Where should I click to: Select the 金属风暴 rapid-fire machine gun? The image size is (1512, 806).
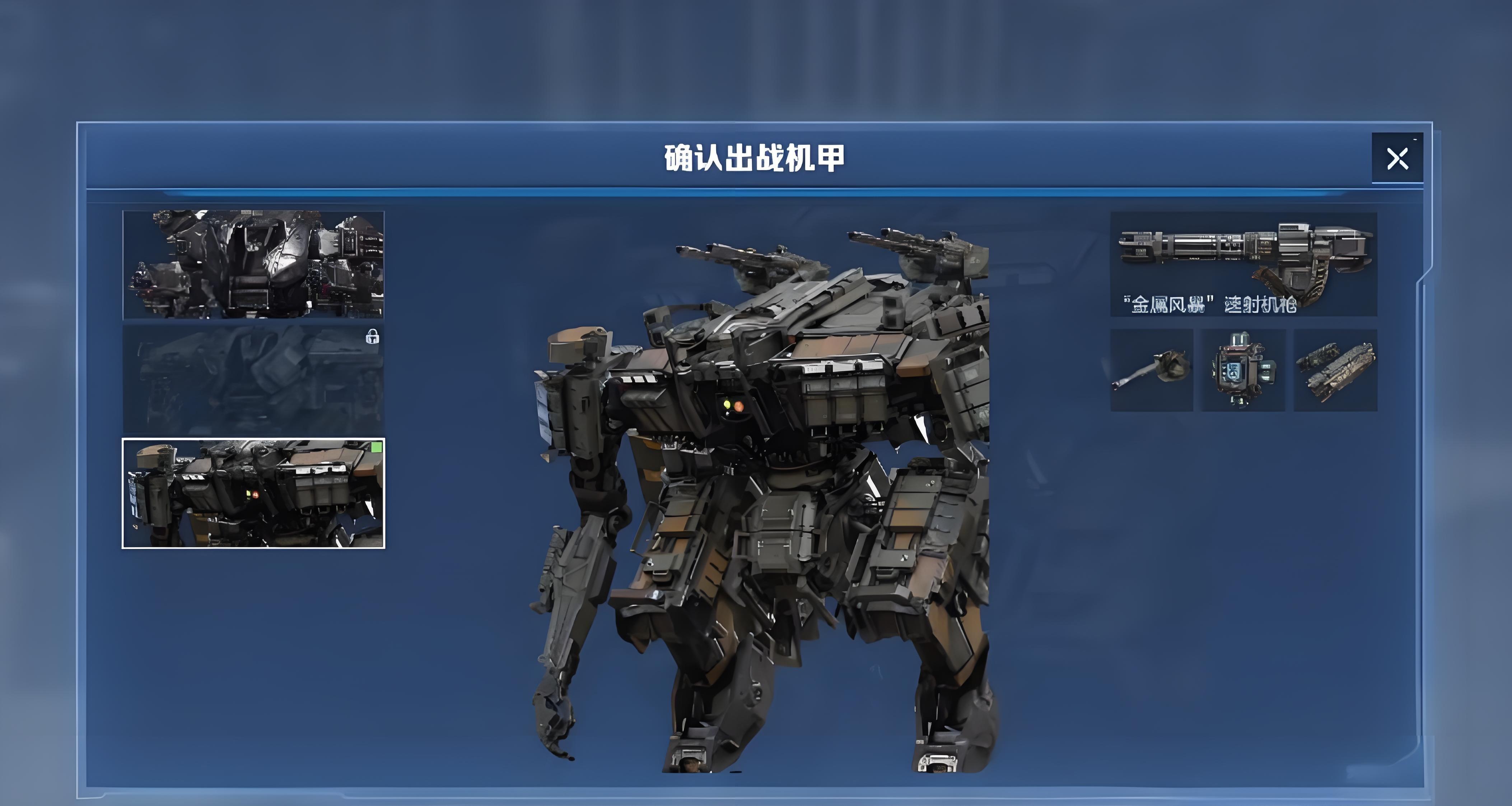(x=1243, y=264)
